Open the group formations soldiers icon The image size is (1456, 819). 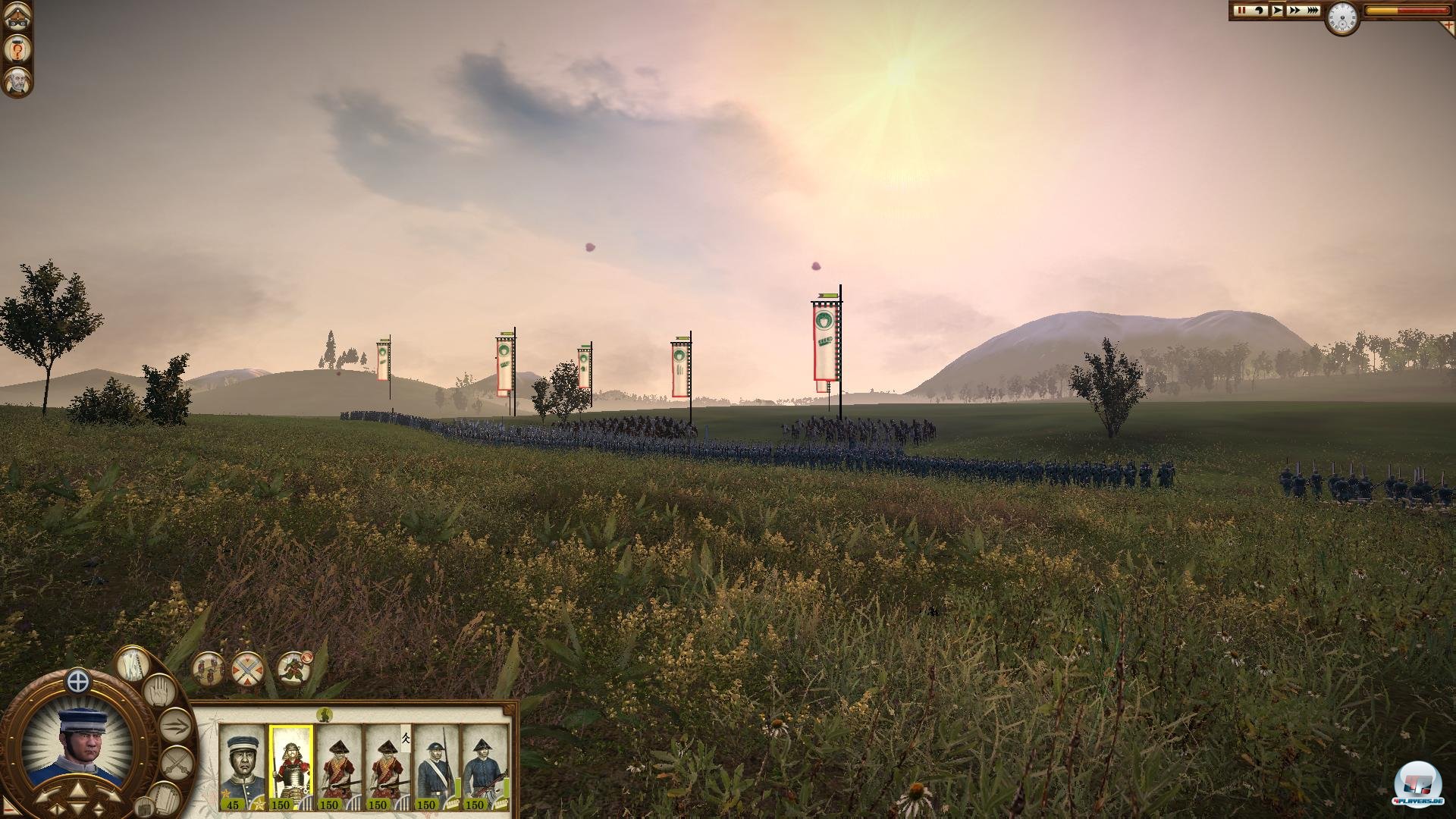[x=208, y=668]
